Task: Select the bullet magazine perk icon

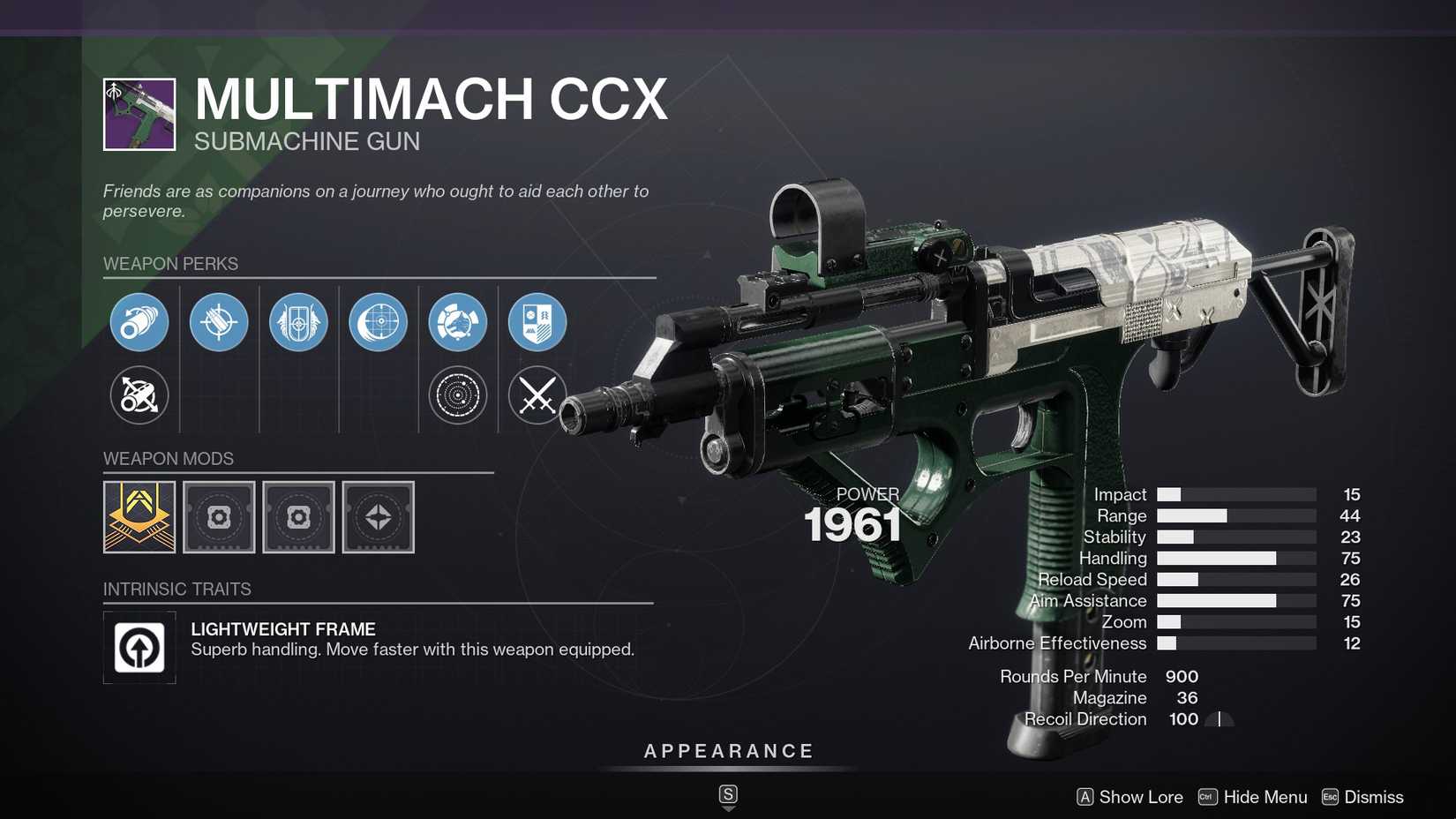Action: pos(218,322)
